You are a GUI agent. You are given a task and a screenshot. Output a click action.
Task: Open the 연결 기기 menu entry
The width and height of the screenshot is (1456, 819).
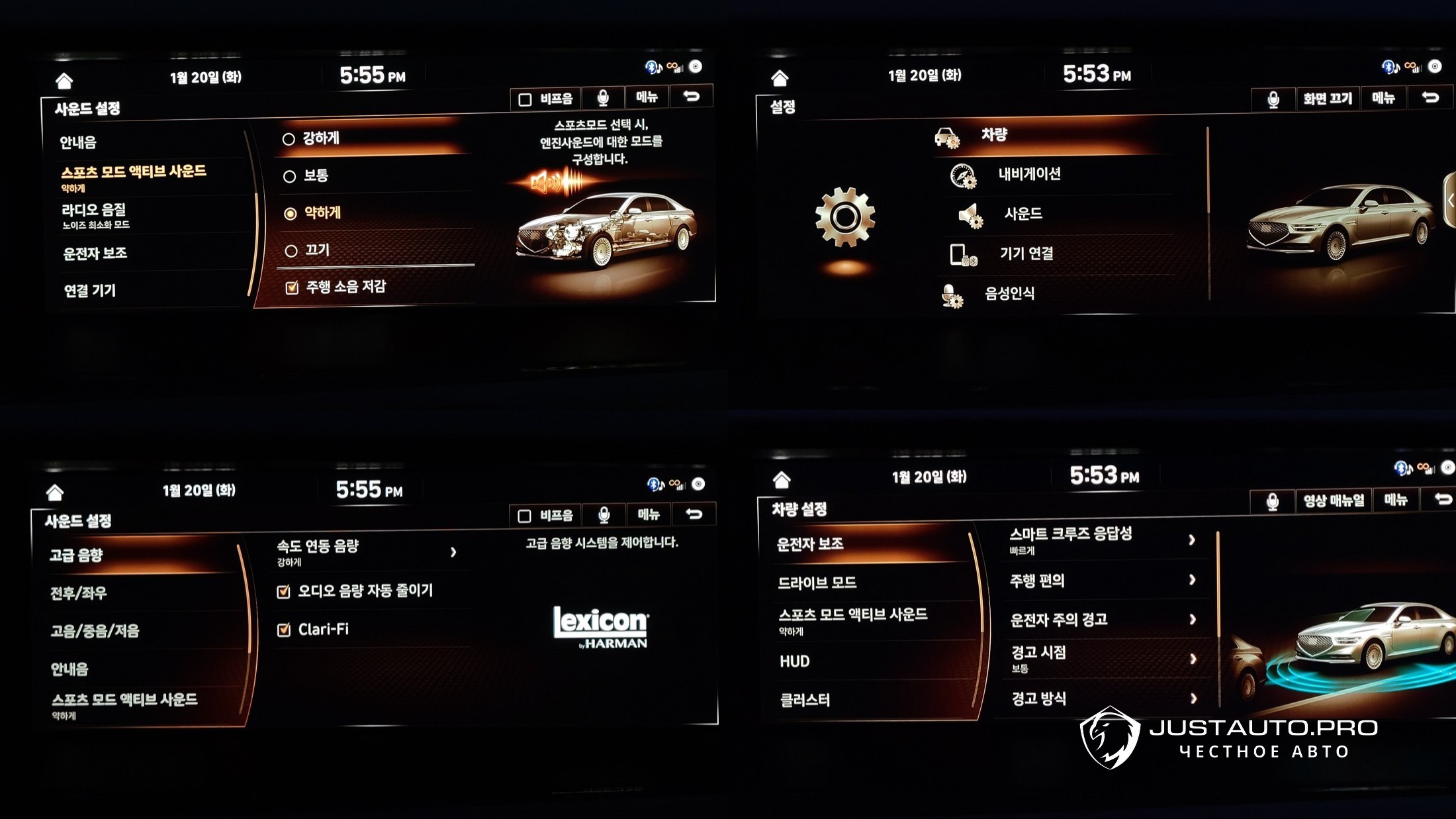(x=90, y=291)
